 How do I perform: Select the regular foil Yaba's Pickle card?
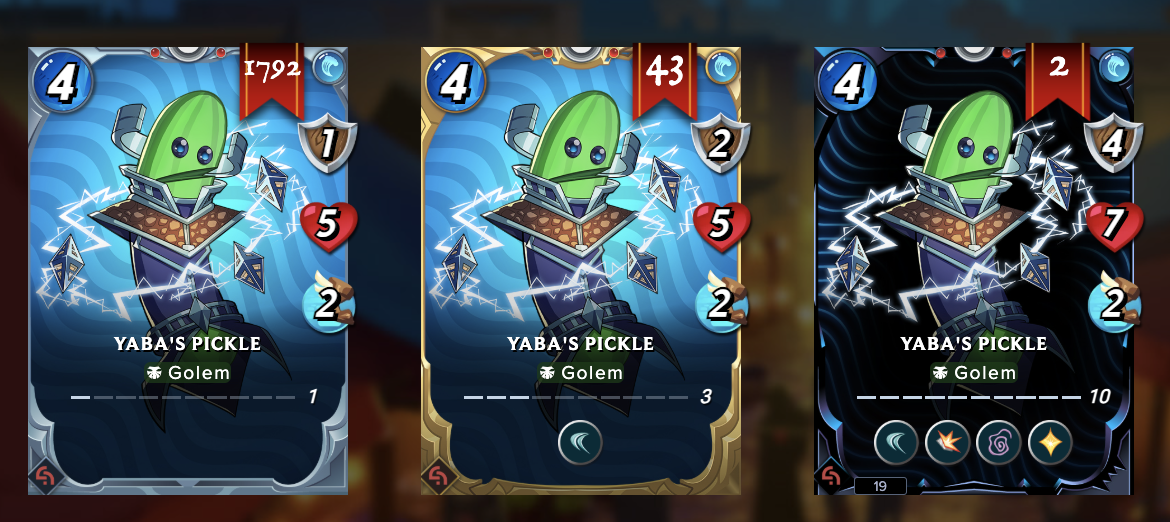[188, 270]
